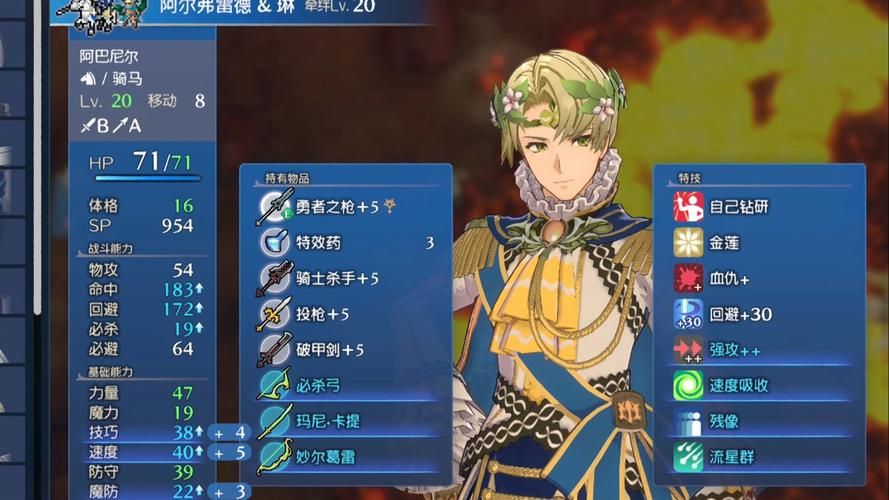View the 血仇+ skill
The height and width of the screenshot is (500, 889).
[x=760, y=279]
